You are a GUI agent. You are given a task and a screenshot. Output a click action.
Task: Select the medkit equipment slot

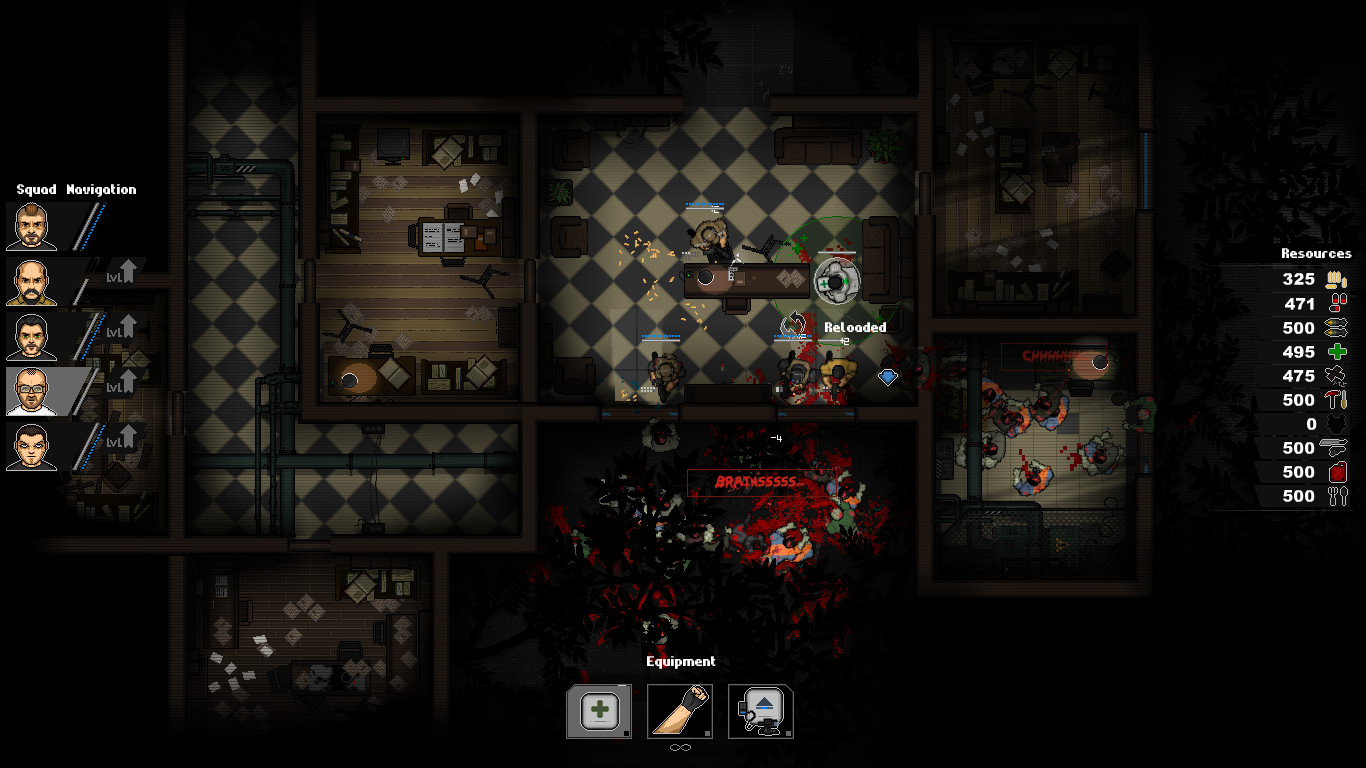[599, 711]
